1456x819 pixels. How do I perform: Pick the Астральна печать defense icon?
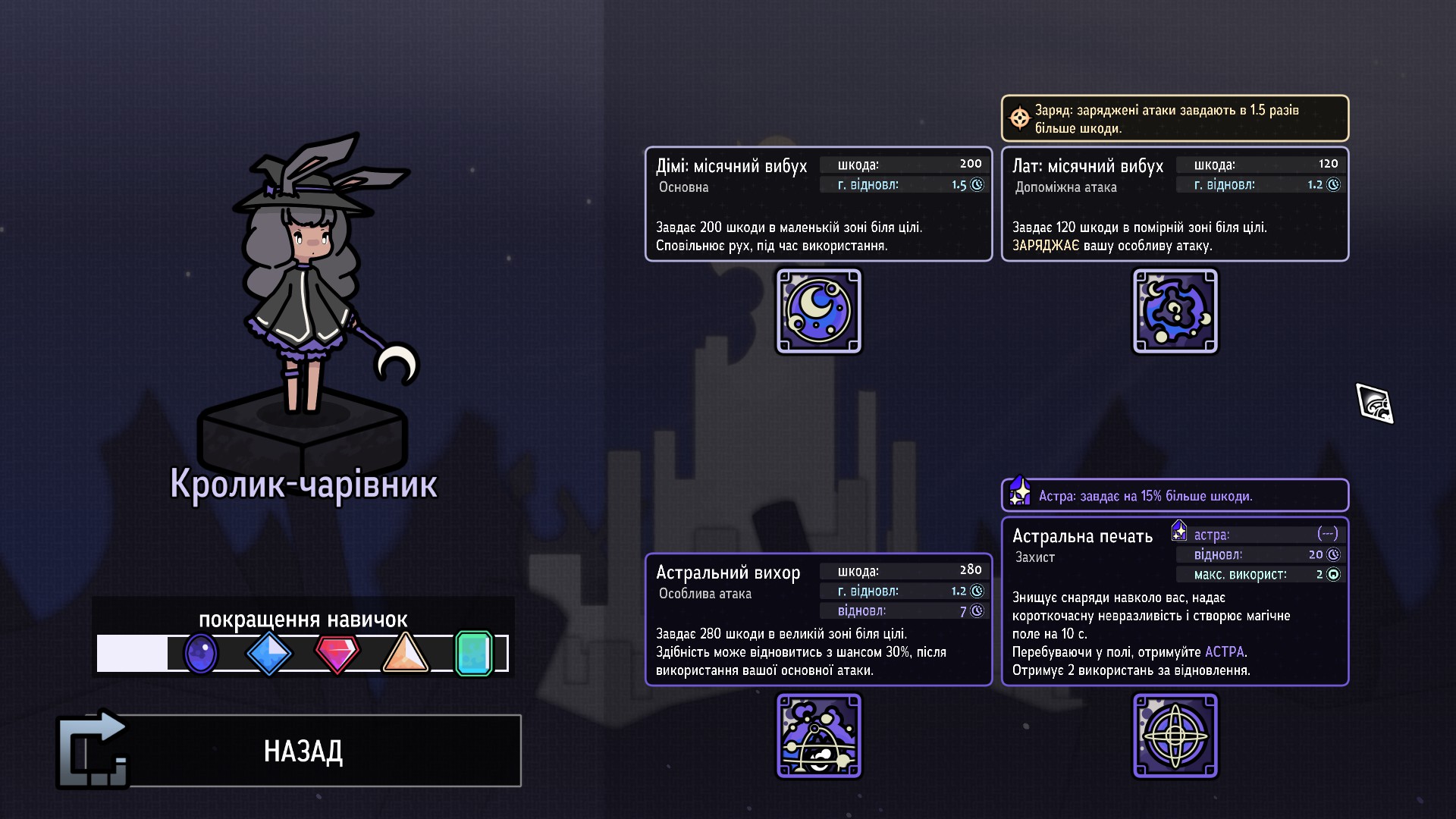(x=1175, y=736)
